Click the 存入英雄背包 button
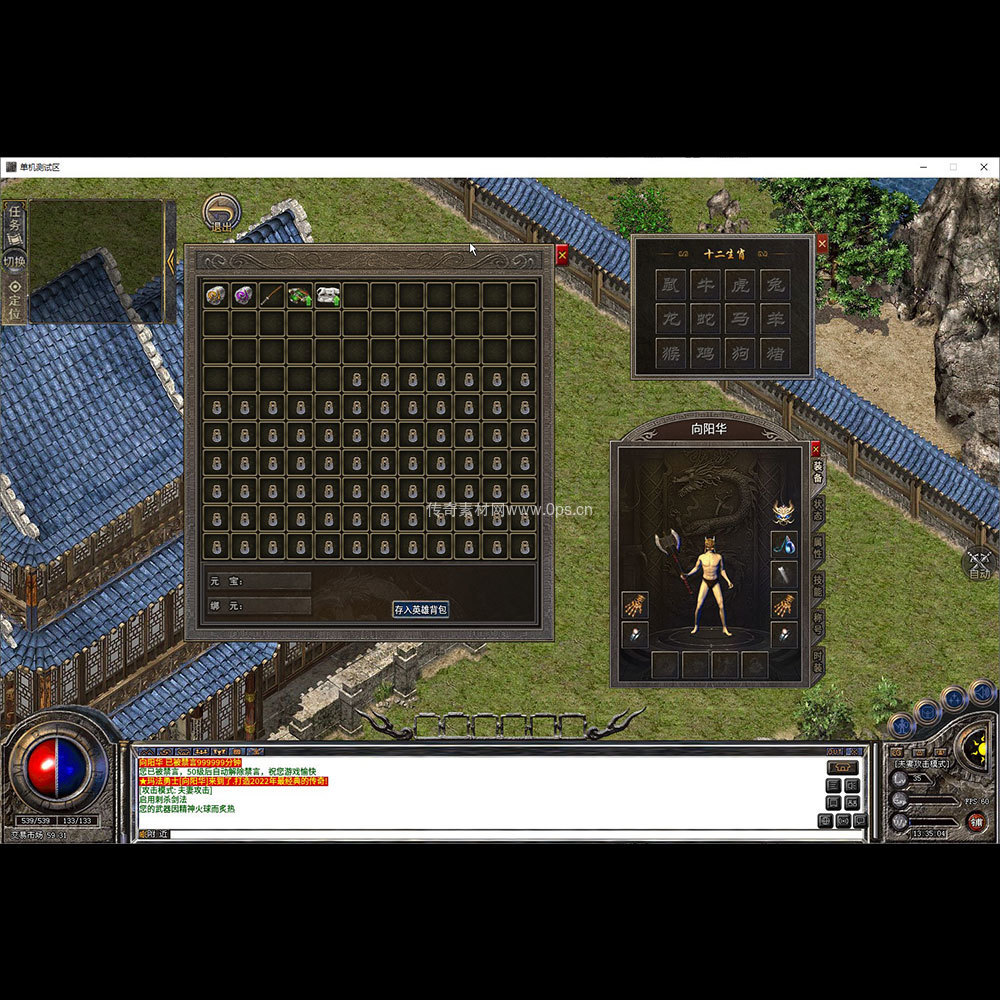 coord(420,609)
